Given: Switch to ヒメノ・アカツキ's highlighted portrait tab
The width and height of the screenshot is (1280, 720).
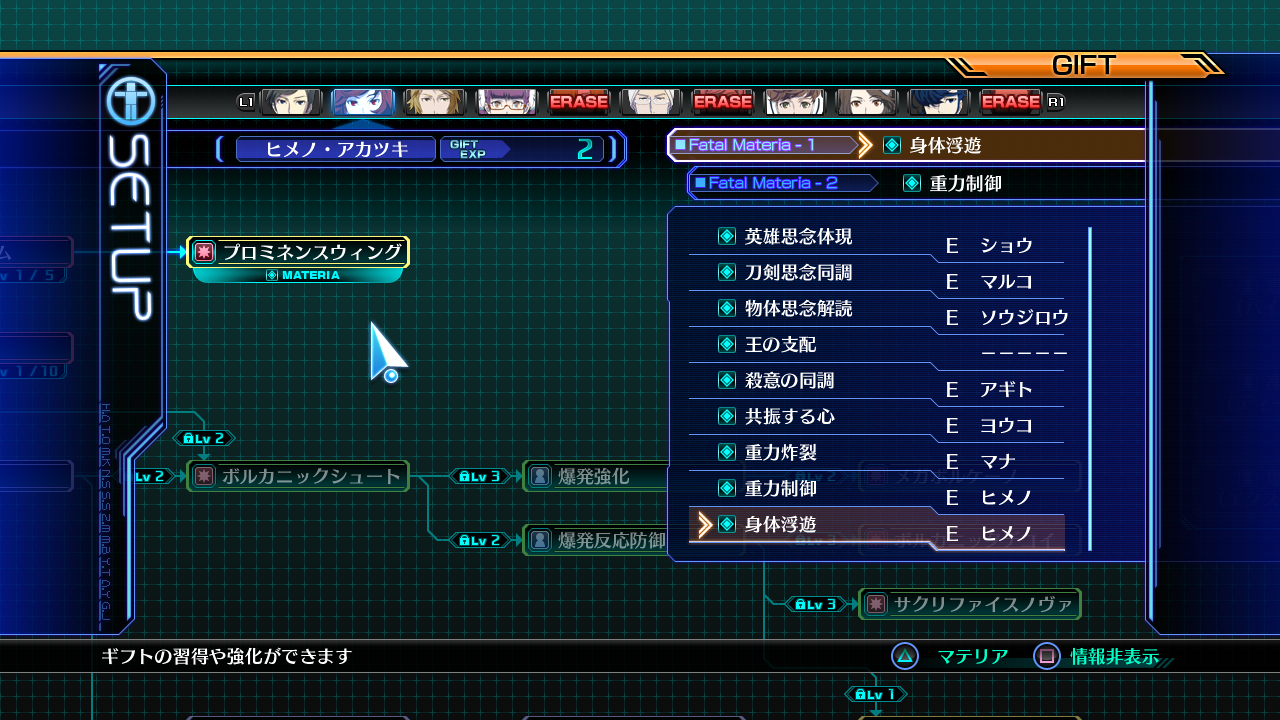Looking at the screenshot, I should [x=362, y=101].
